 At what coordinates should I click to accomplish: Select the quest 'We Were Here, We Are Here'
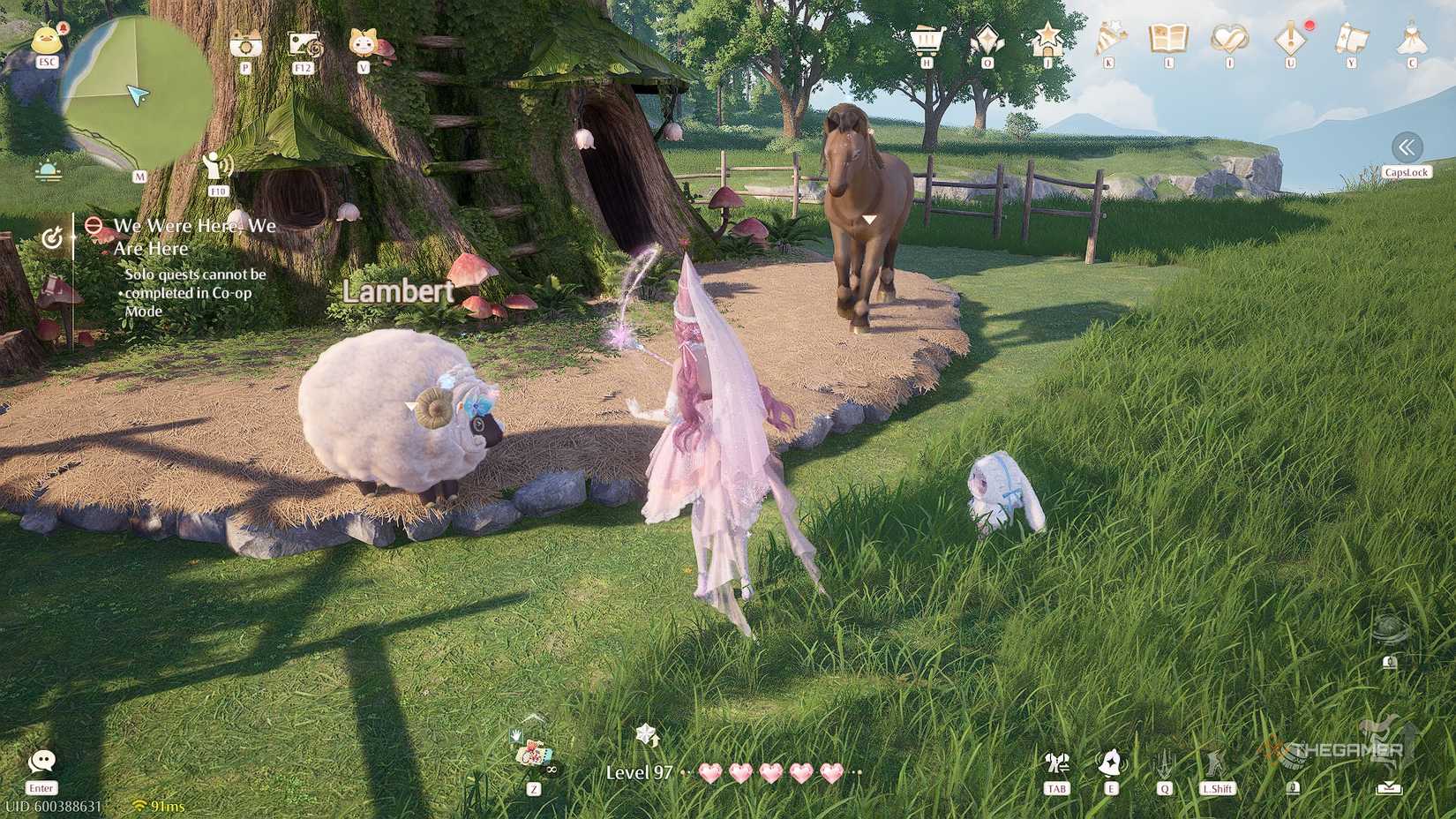pos(192,237)
